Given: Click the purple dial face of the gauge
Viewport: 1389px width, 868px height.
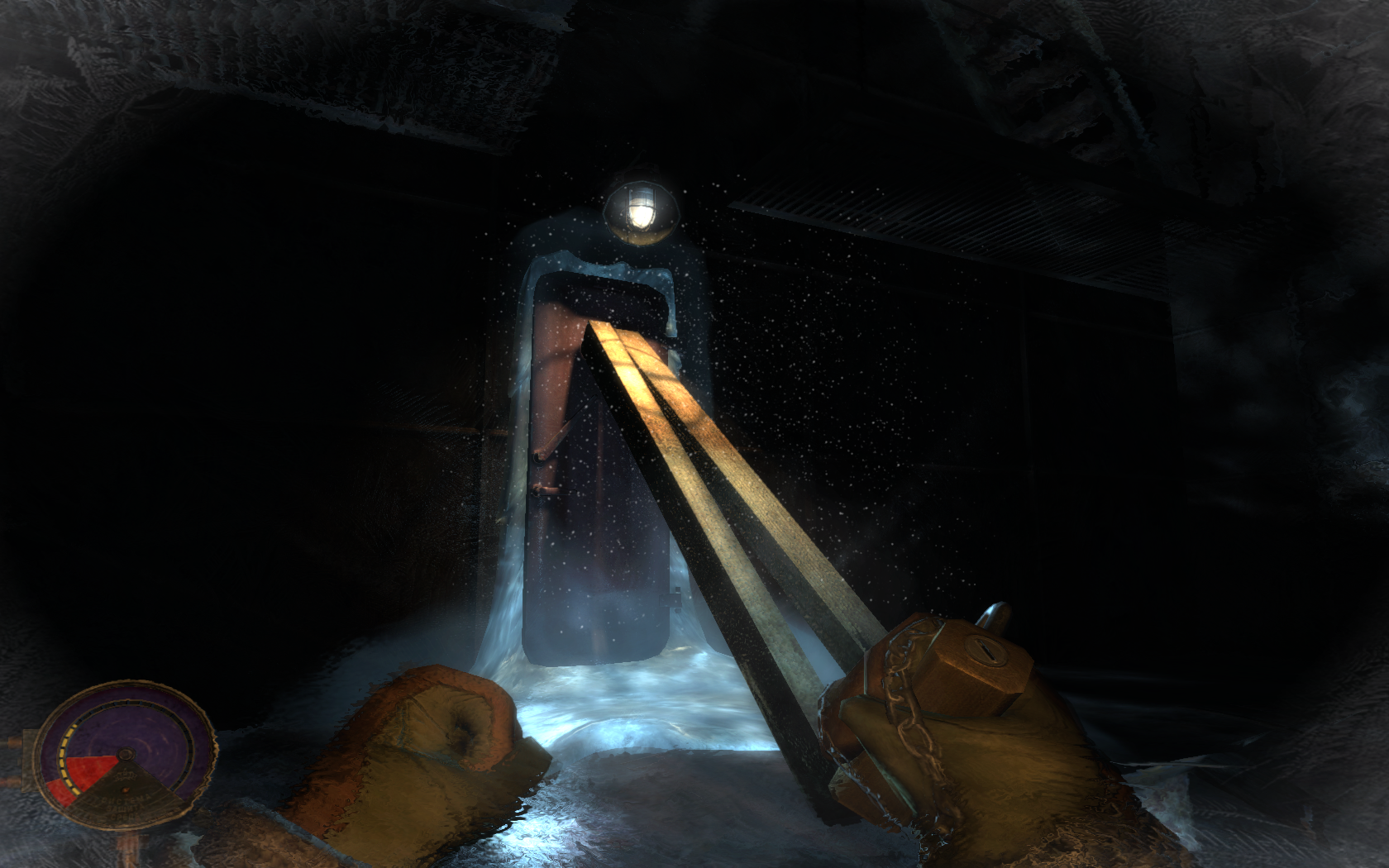Looking at the screenshot, I should tap(153, 727).
